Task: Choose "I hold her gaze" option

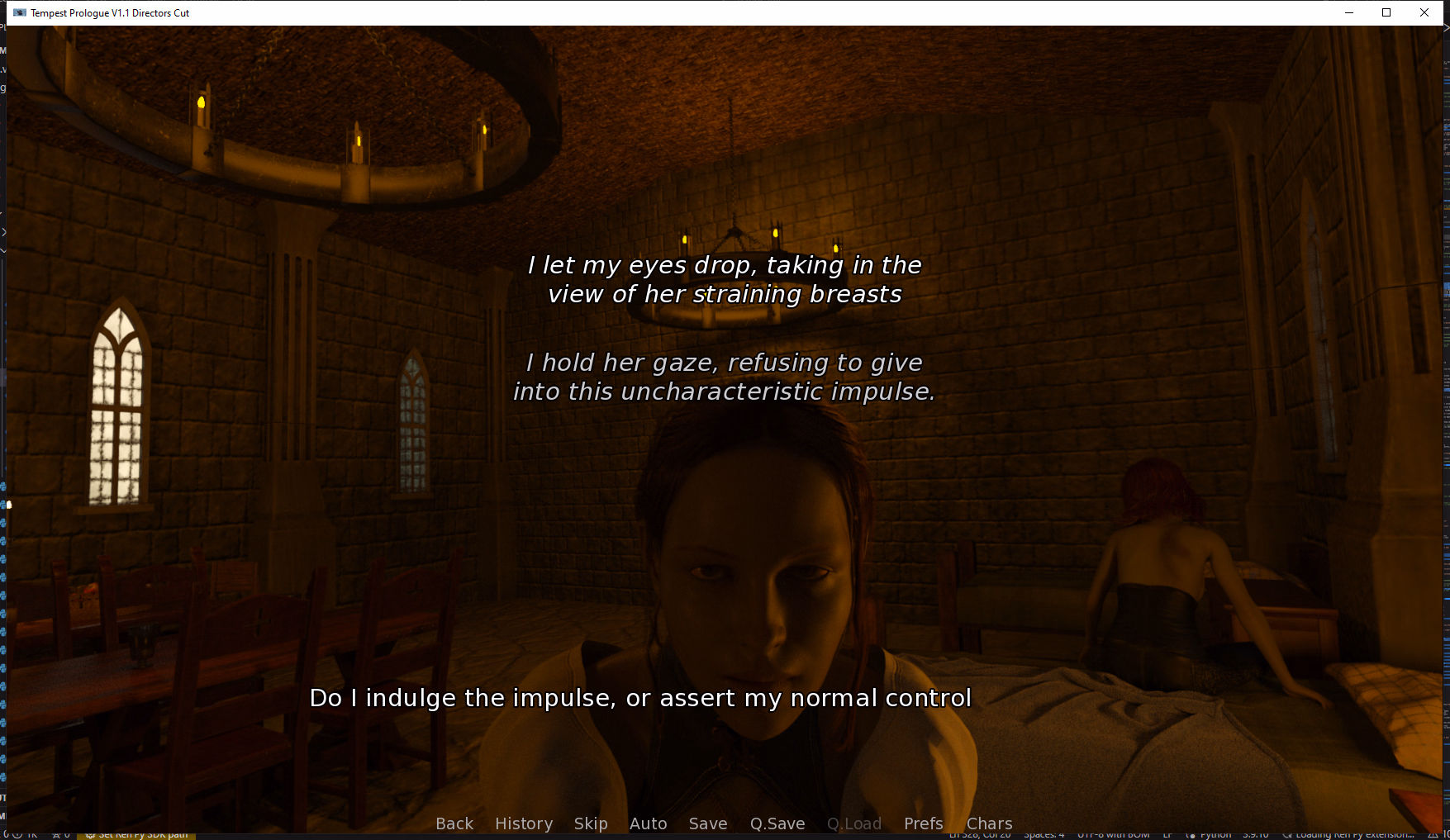Action: click(x=725, y=377)
